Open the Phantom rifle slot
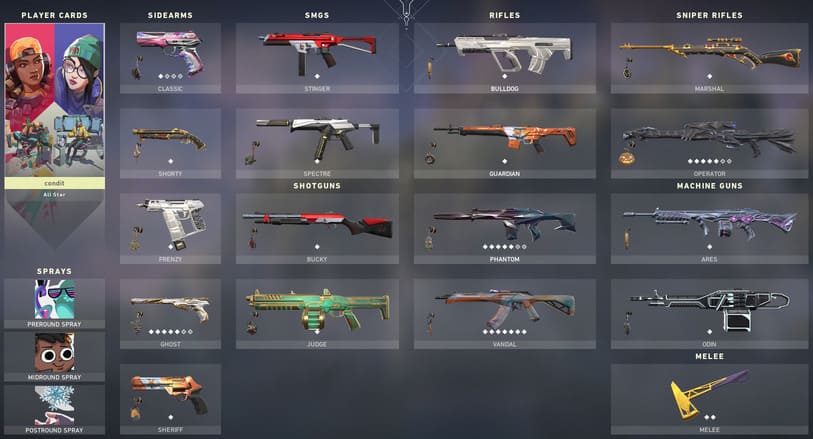Screen dimensions: 813x439 pos(504,228)
